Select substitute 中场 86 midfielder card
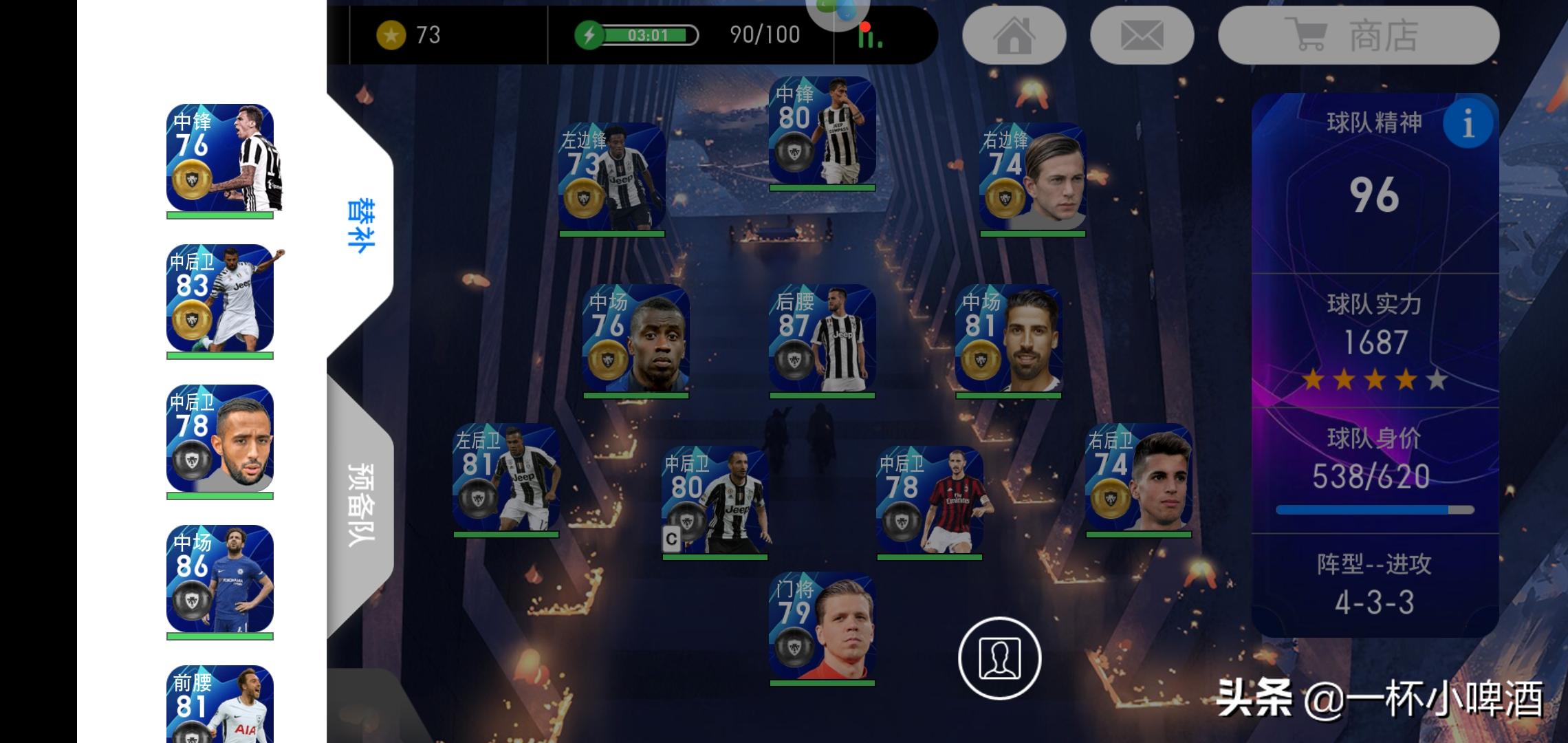Image resolution: width=1568 pixels, height=743 pixels. coord(220,579)
